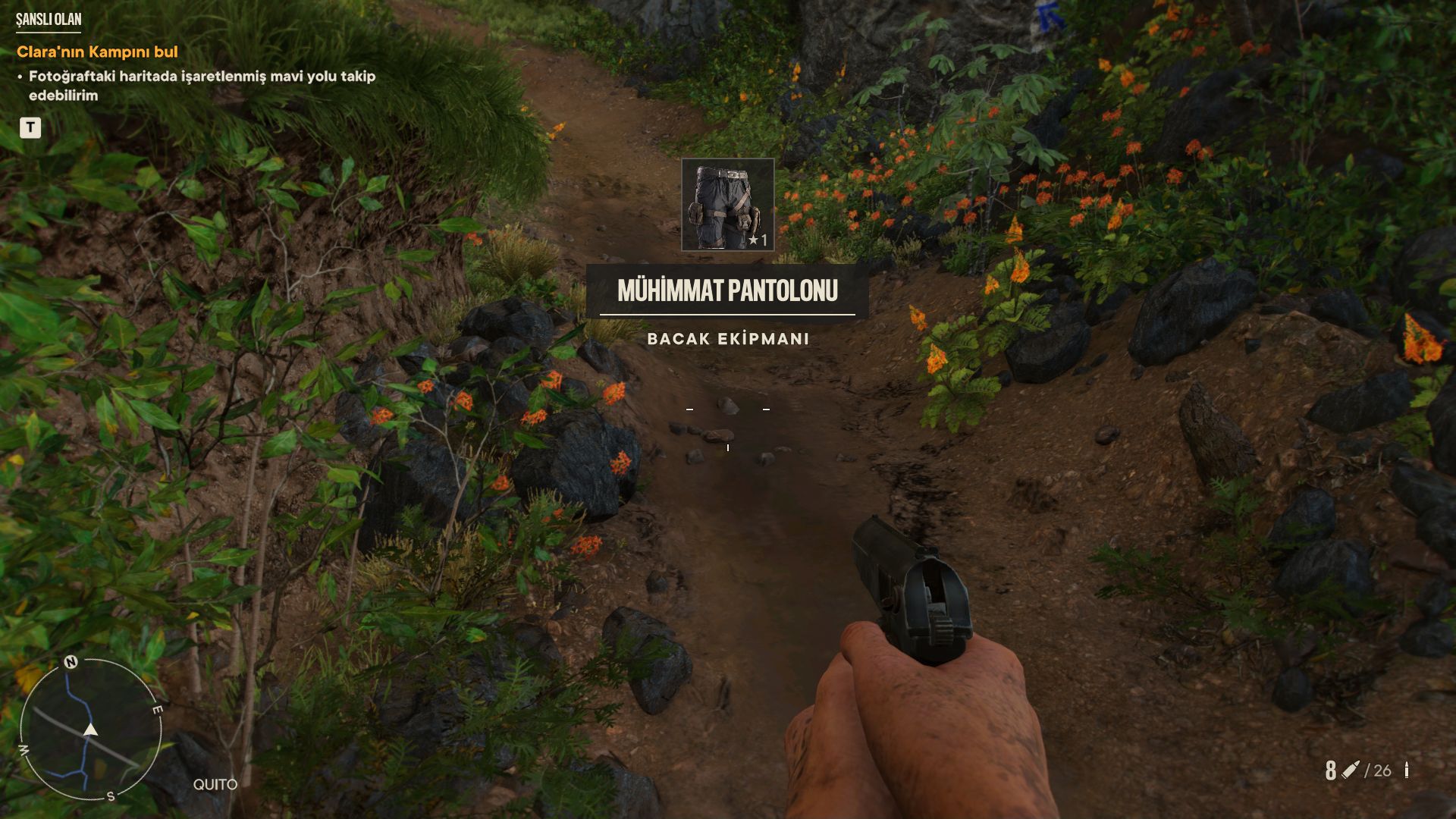Click the Mühimmat Pantolonu name banner
The image size is (1456, 819).
(727, 290)
